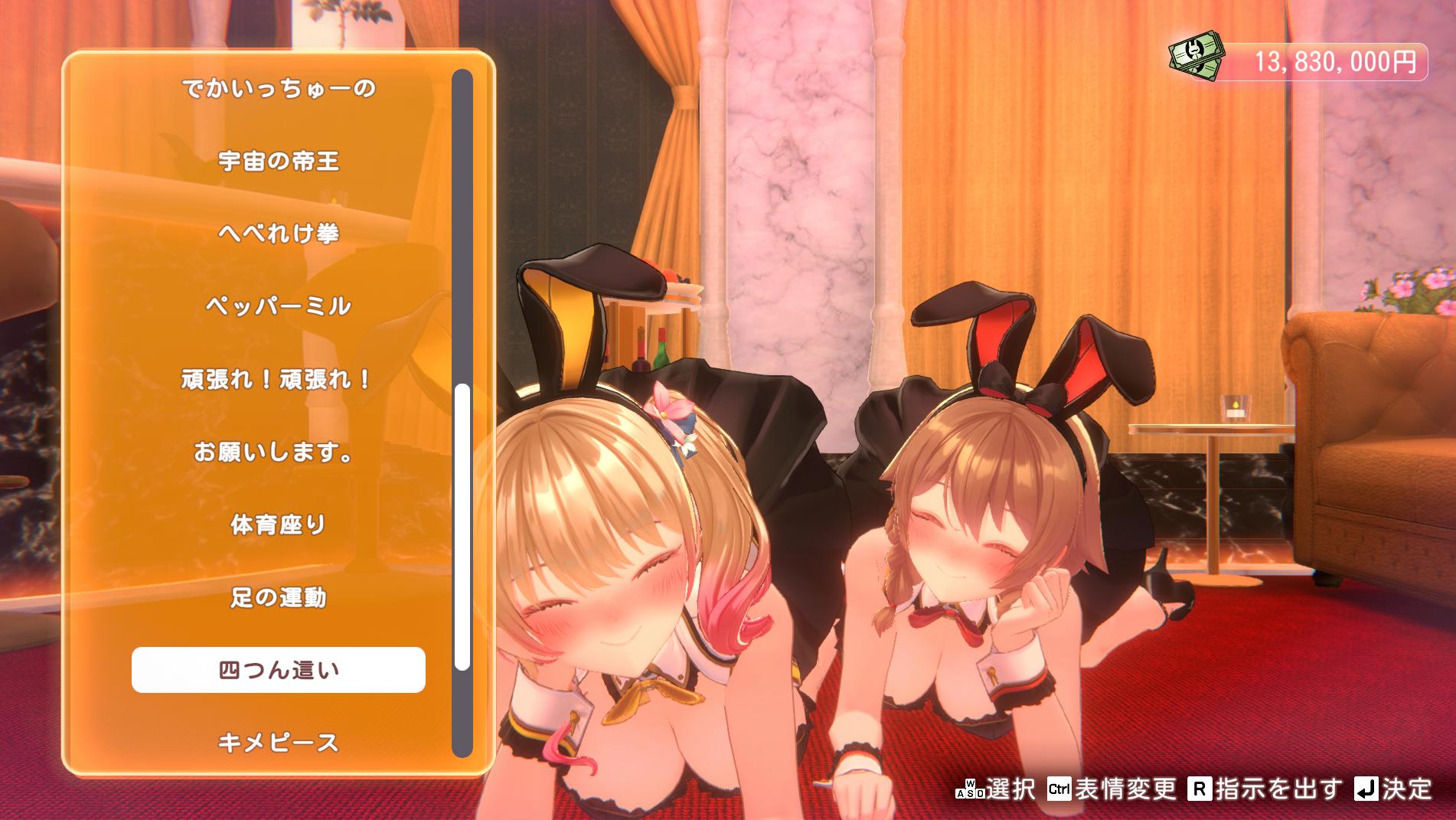Pick 頑張れ！頑張れ！ from the list
This screenshot has width=1456, height=820.
click(x=276, y=378)
